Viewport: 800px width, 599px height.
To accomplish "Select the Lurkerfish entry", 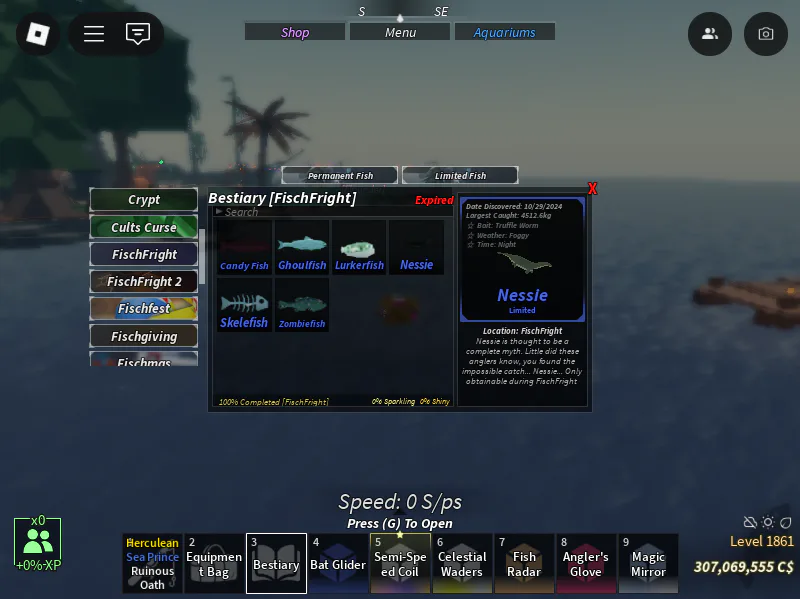I will [x=359, y=249].
